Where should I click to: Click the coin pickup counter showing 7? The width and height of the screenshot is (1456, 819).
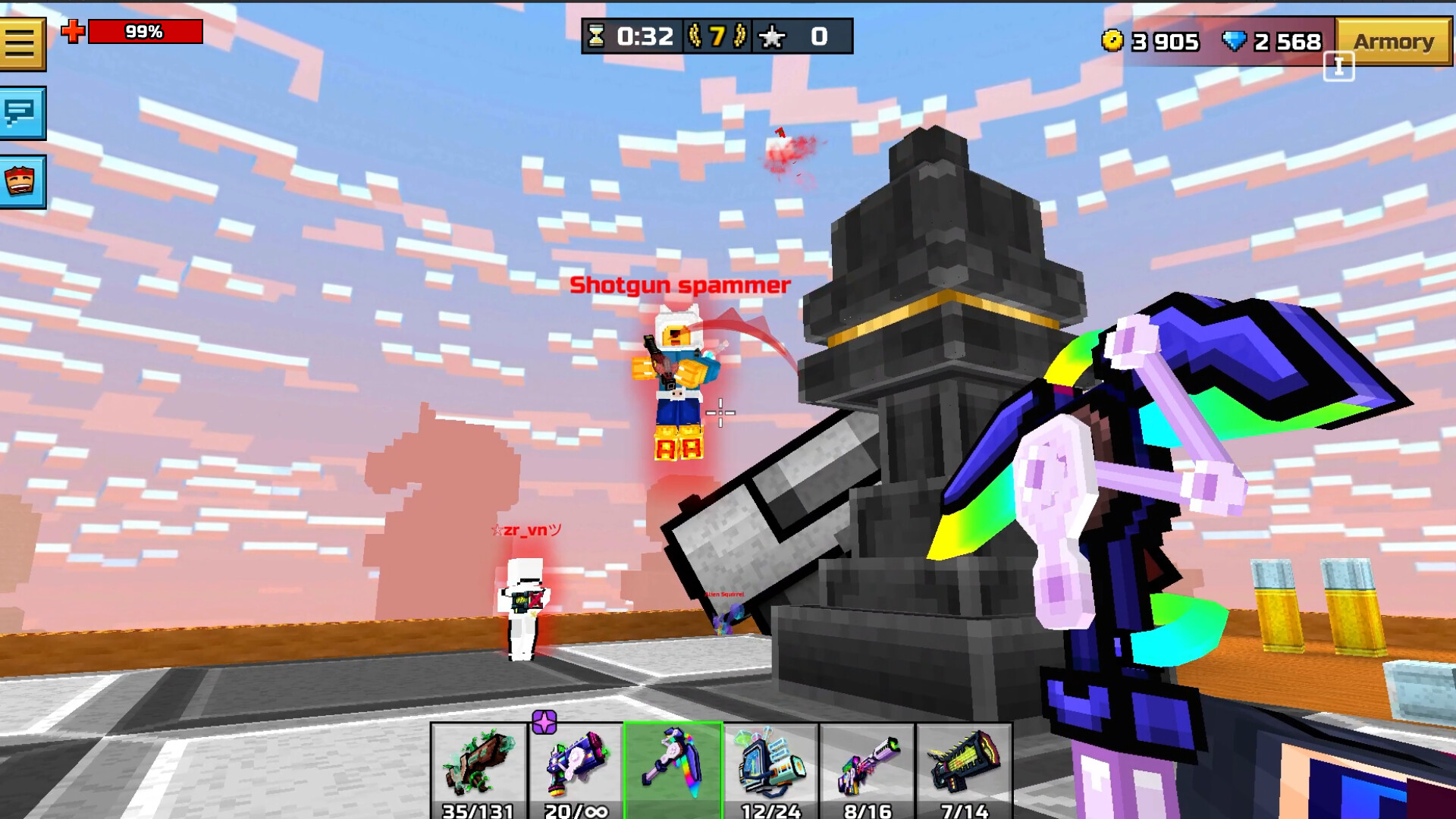click(717, 34)
